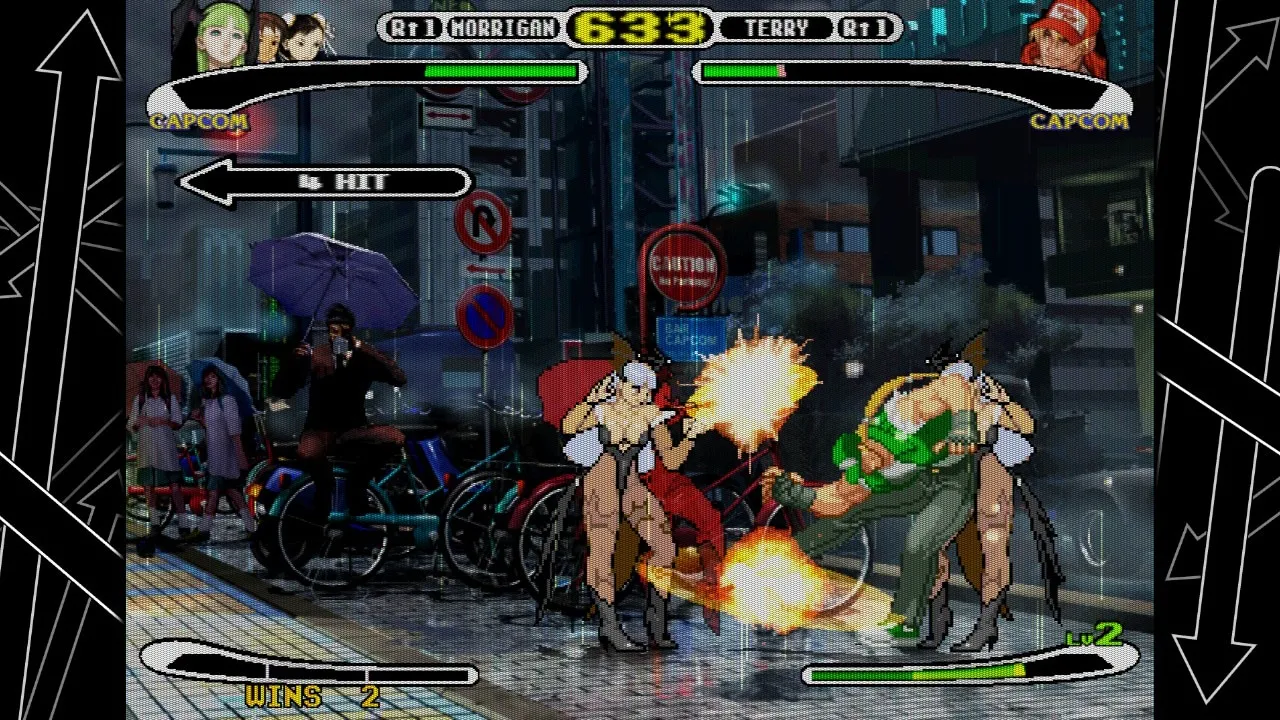1280x720 pixels.
Task: Choose the Chun-Li teammate portrait
Action: coord(304,36)
